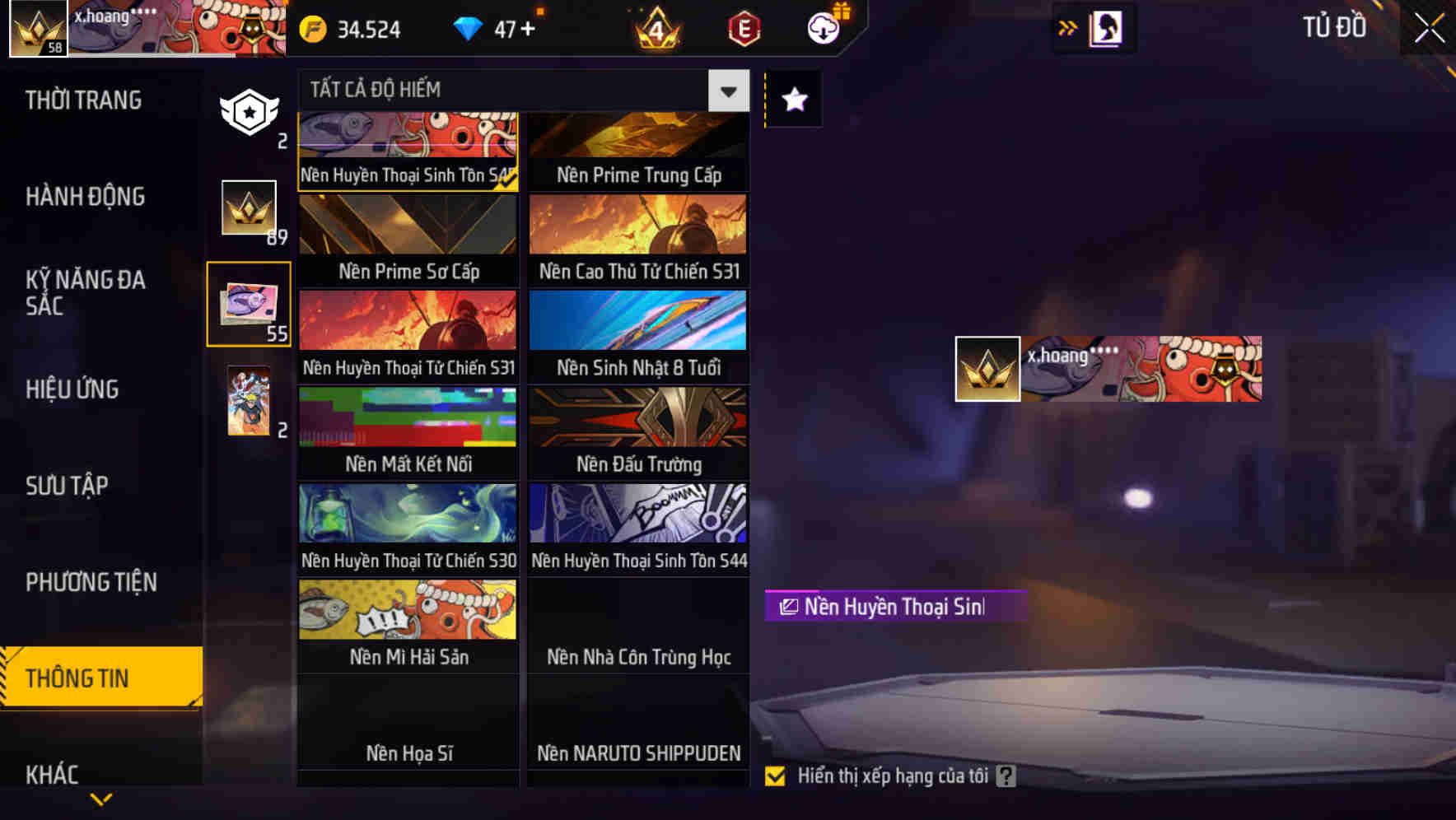Select the banner category icon with count 55
Screen dimensions: 1456x820
(249, 305)
